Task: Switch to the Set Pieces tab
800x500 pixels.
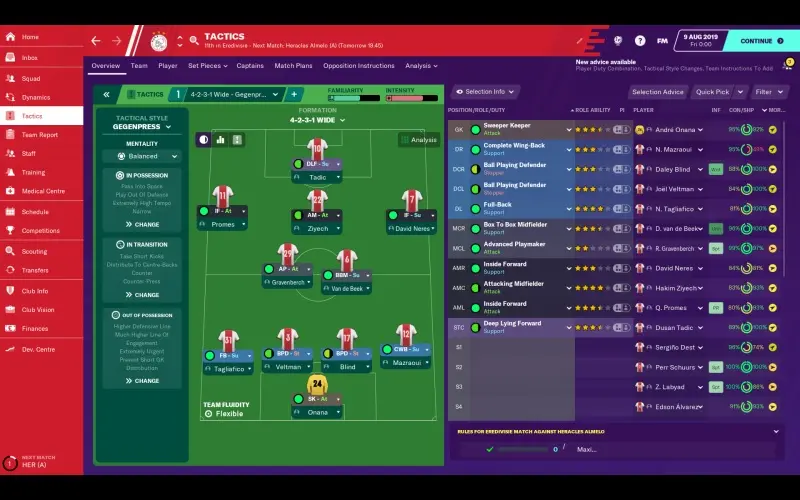Action: 205,66
